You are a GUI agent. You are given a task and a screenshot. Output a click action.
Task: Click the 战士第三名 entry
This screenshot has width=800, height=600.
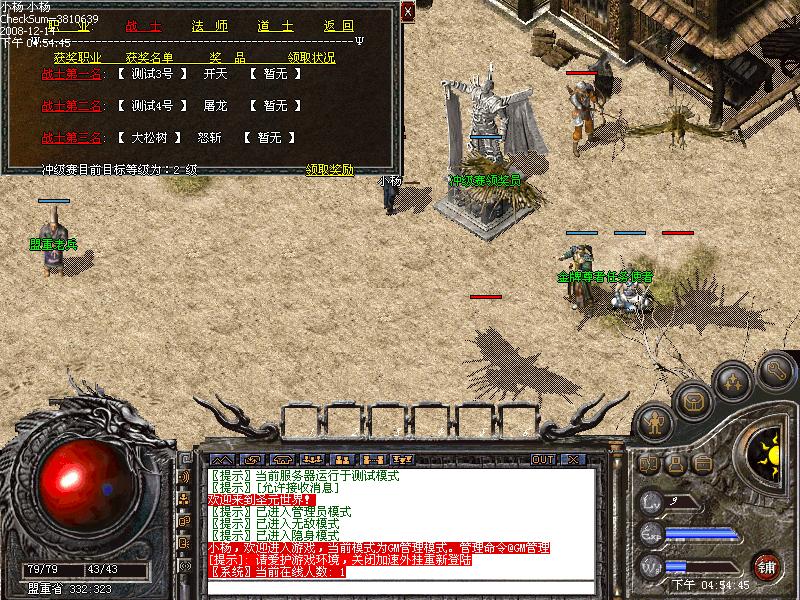tap(71, 137)
